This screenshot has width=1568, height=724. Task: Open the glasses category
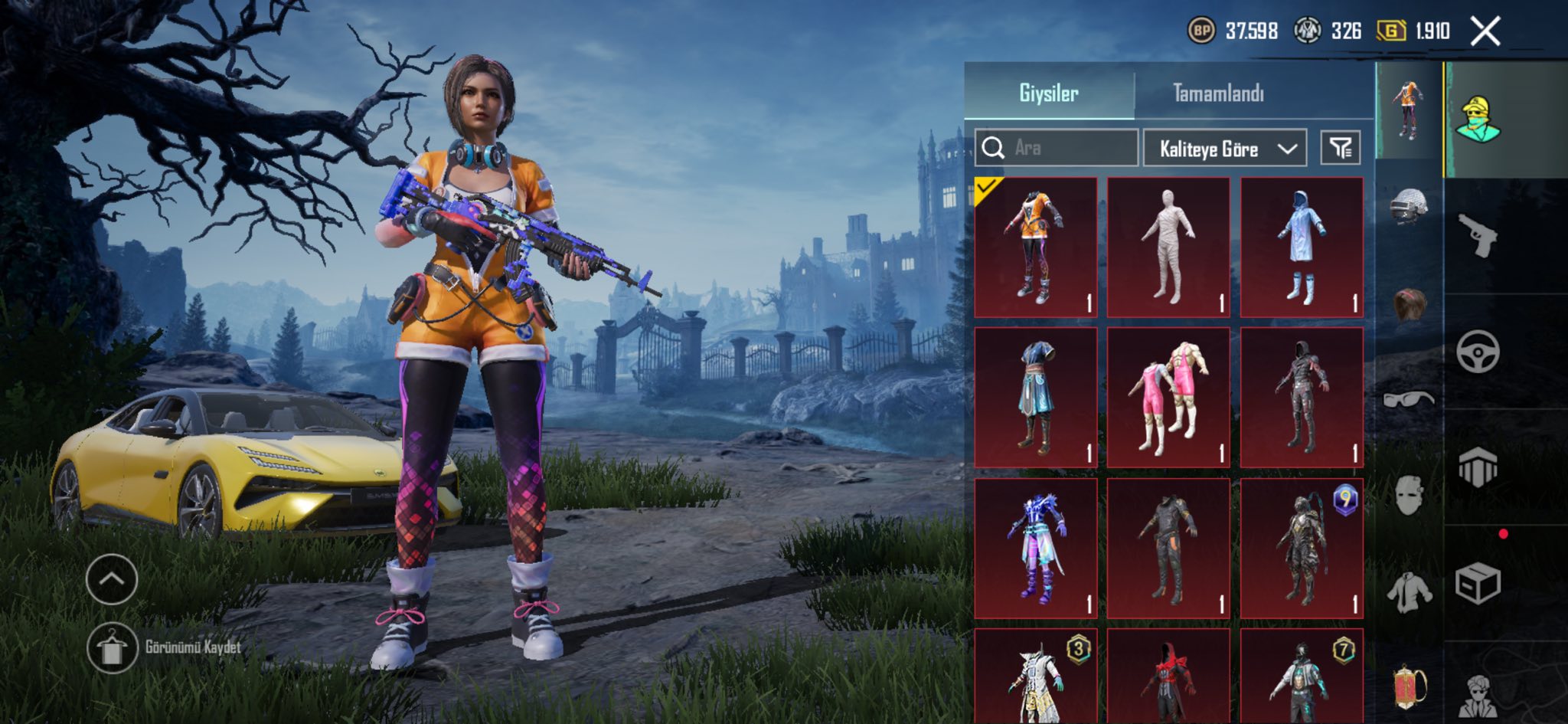[1409, 399]
